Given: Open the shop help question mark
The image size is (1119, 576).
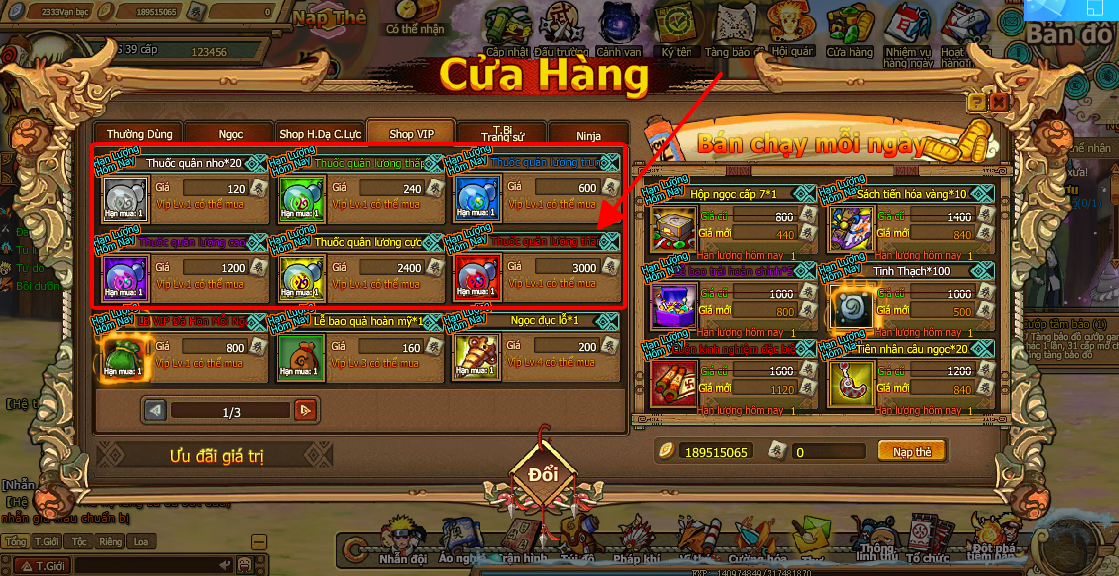Looking at the screenshot, I should pyautogui.click(x=976, y=102).
